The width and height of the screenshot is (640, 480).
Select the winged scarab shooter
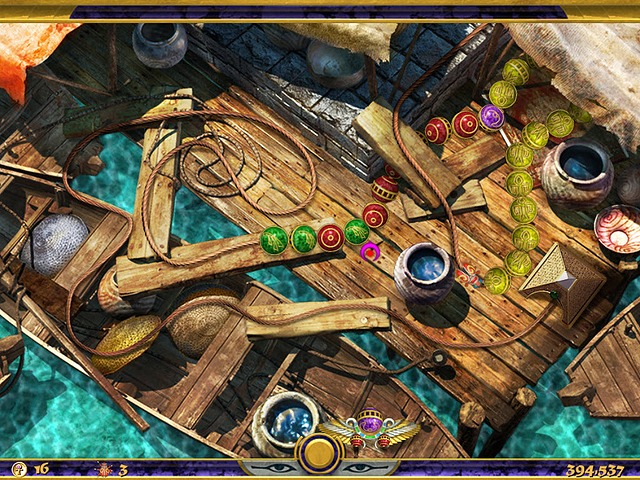(x=371, y=429)
